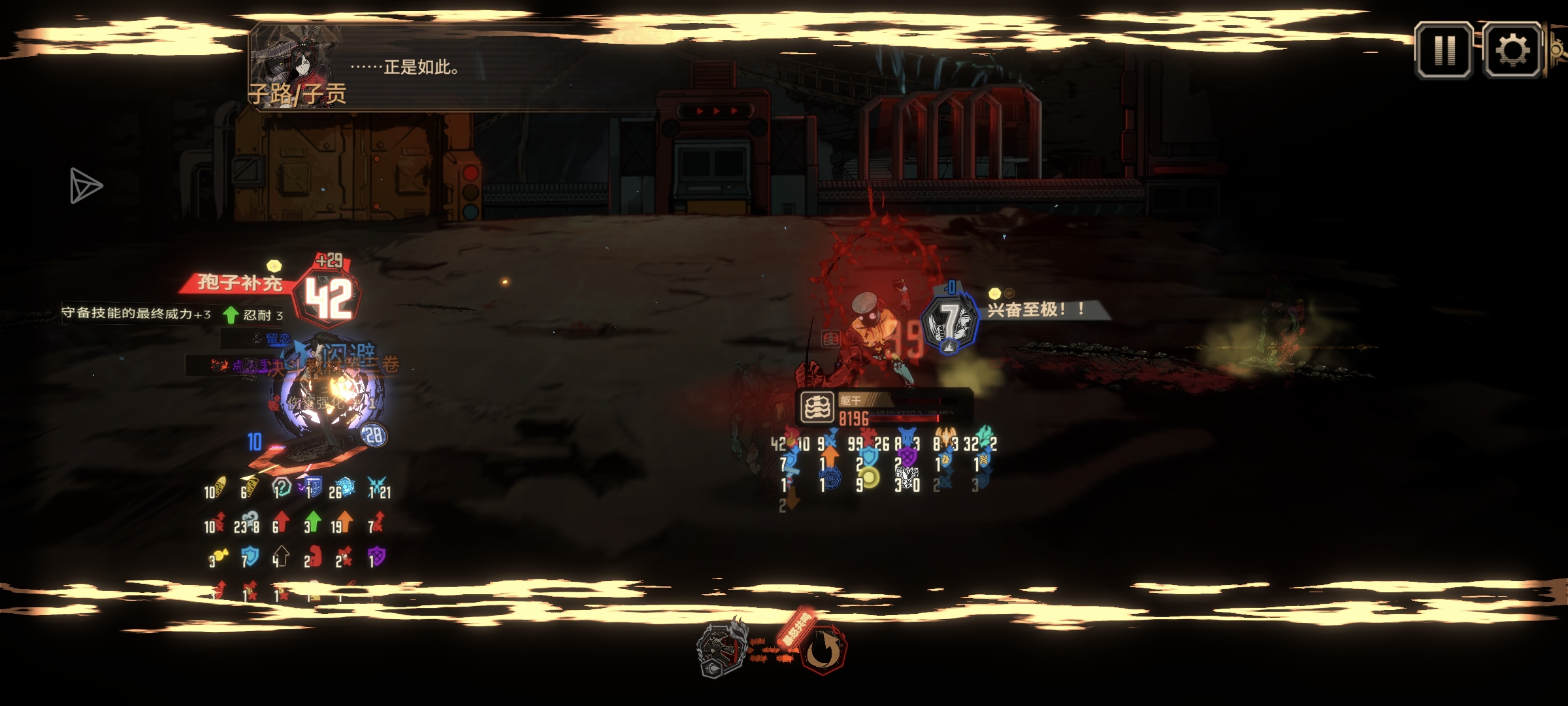Click the triangular arrow icon on the left

tap(86, 186)
